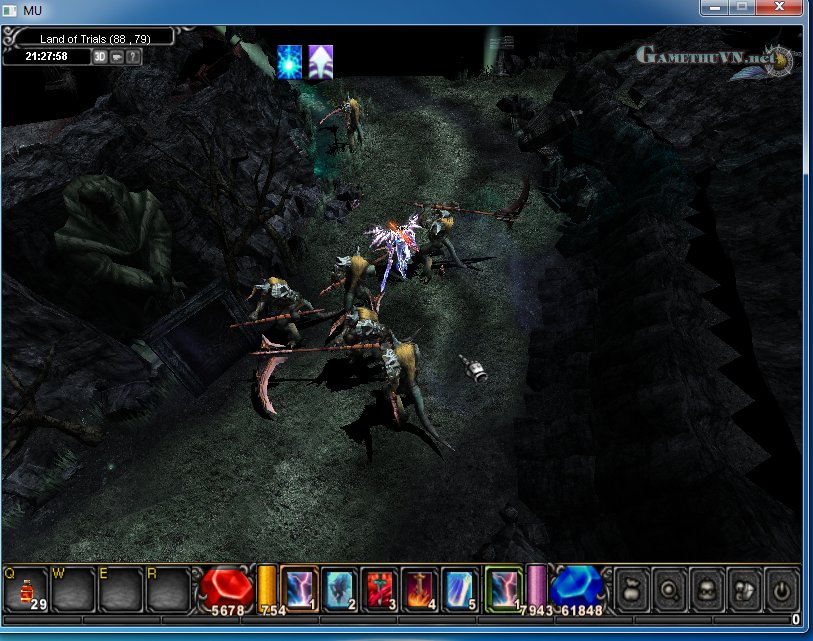This screenshot has height=641, width=813.
Task: Click the blue starburst buff icon
Action: click(x=290, y=62)
